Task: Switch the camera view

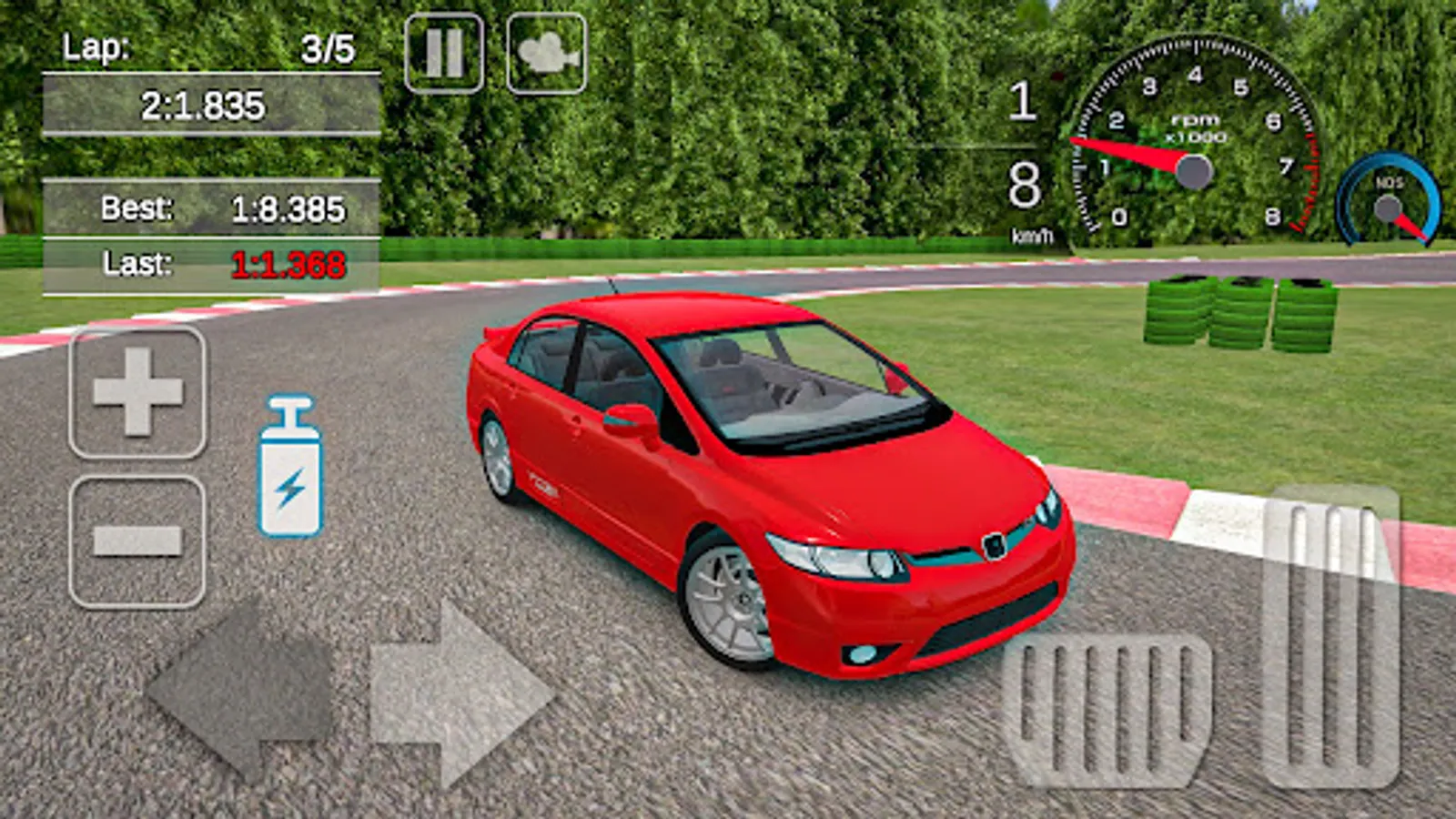Action: (546, 53)
